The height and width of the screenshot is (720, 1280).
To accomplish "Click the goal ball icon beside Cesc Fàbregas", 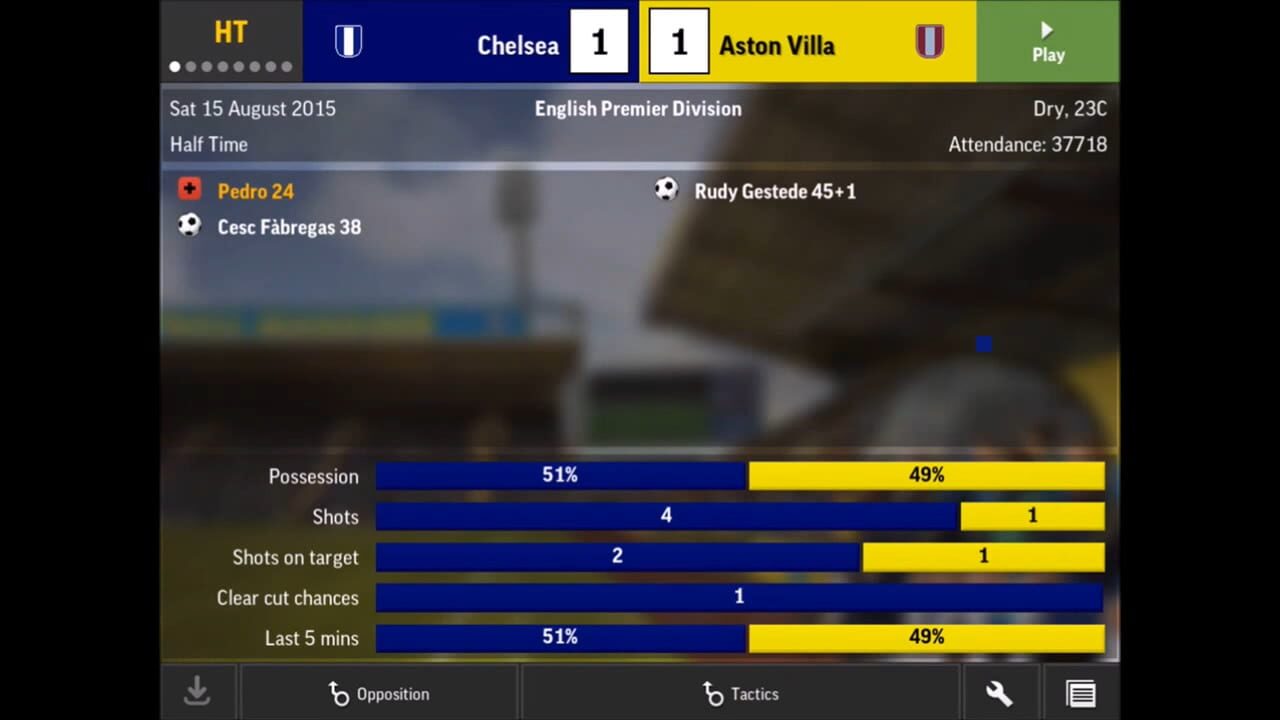I will (189, 224).
